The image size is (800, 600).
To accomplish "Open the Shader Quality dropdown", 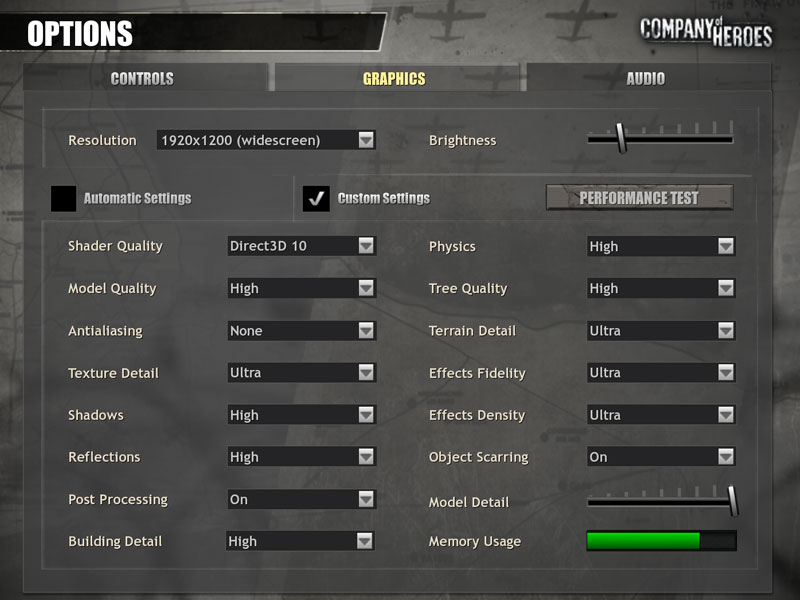I will (x=302, y=246).
